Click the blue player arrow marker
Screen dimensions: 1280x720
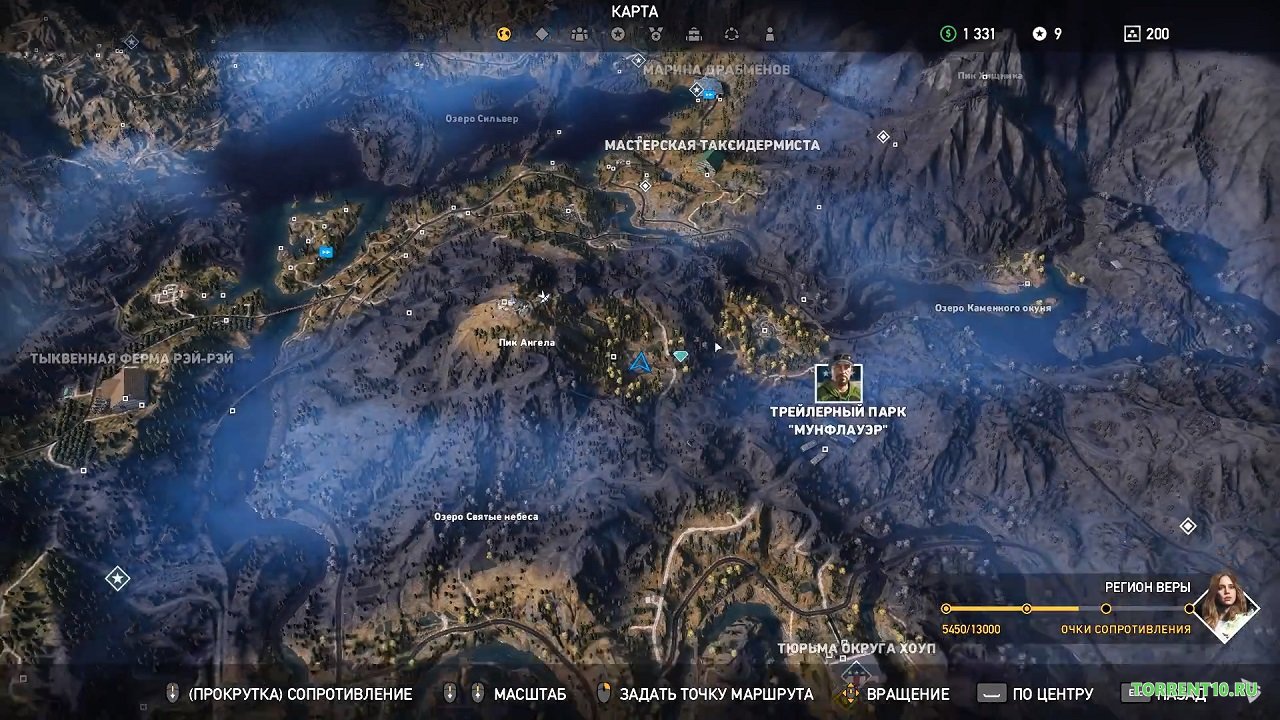(641, 362)
